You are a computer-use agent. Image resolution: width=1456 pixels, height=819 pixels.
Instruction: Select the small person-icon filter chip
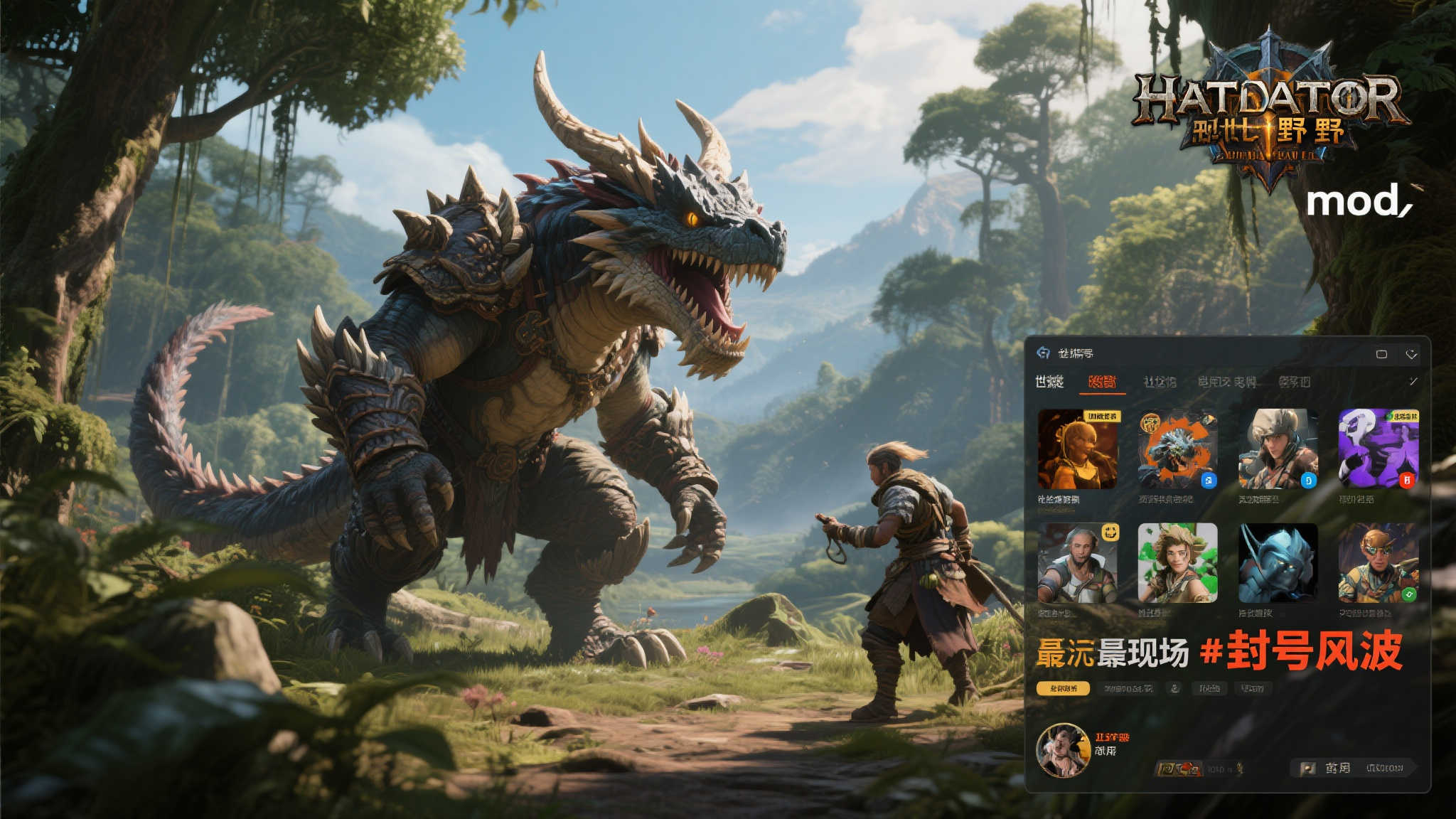tap(1174, 688)
